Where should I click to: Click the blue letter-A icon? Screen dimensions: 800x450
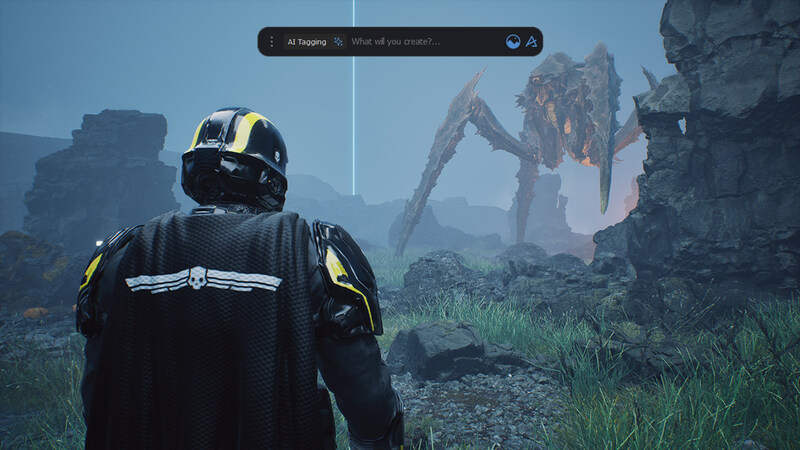[532, 42]
